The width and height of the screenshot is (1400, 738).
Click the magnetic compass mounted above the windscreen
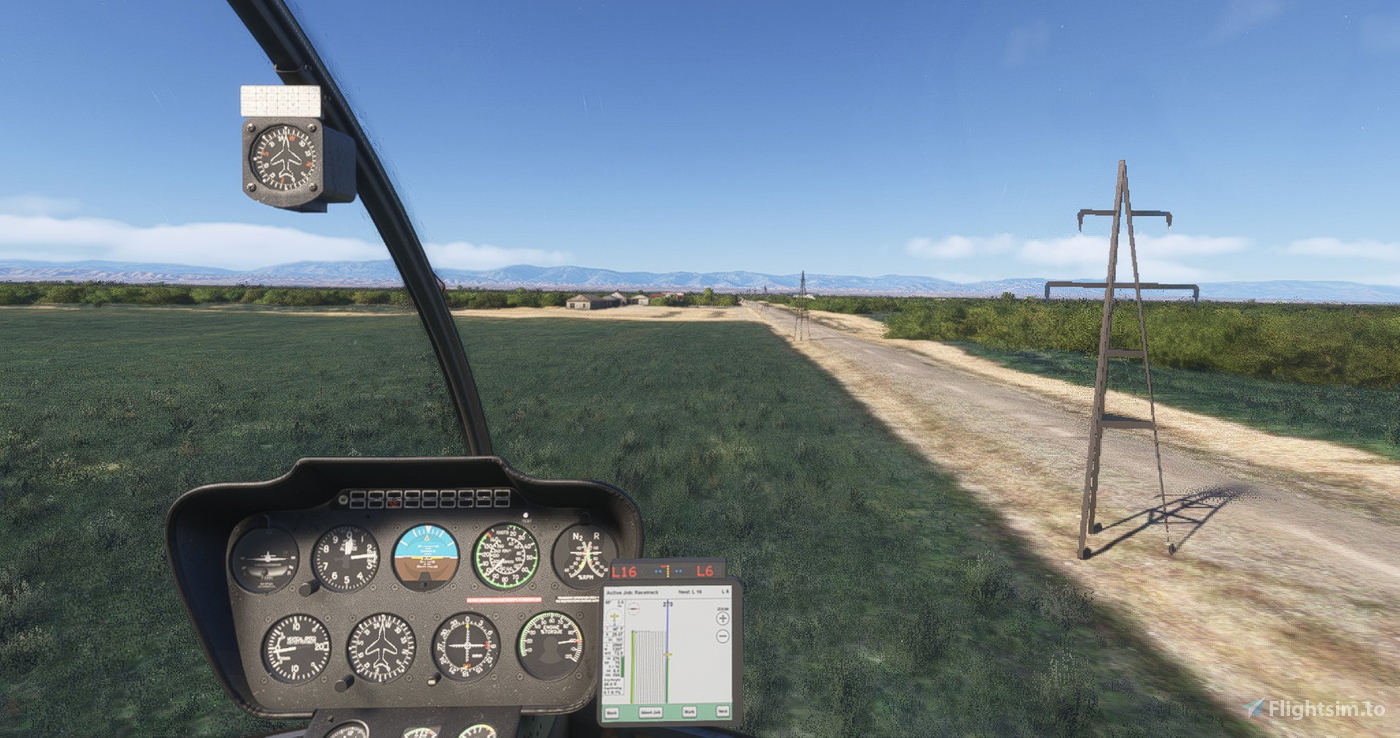point(285,155)
